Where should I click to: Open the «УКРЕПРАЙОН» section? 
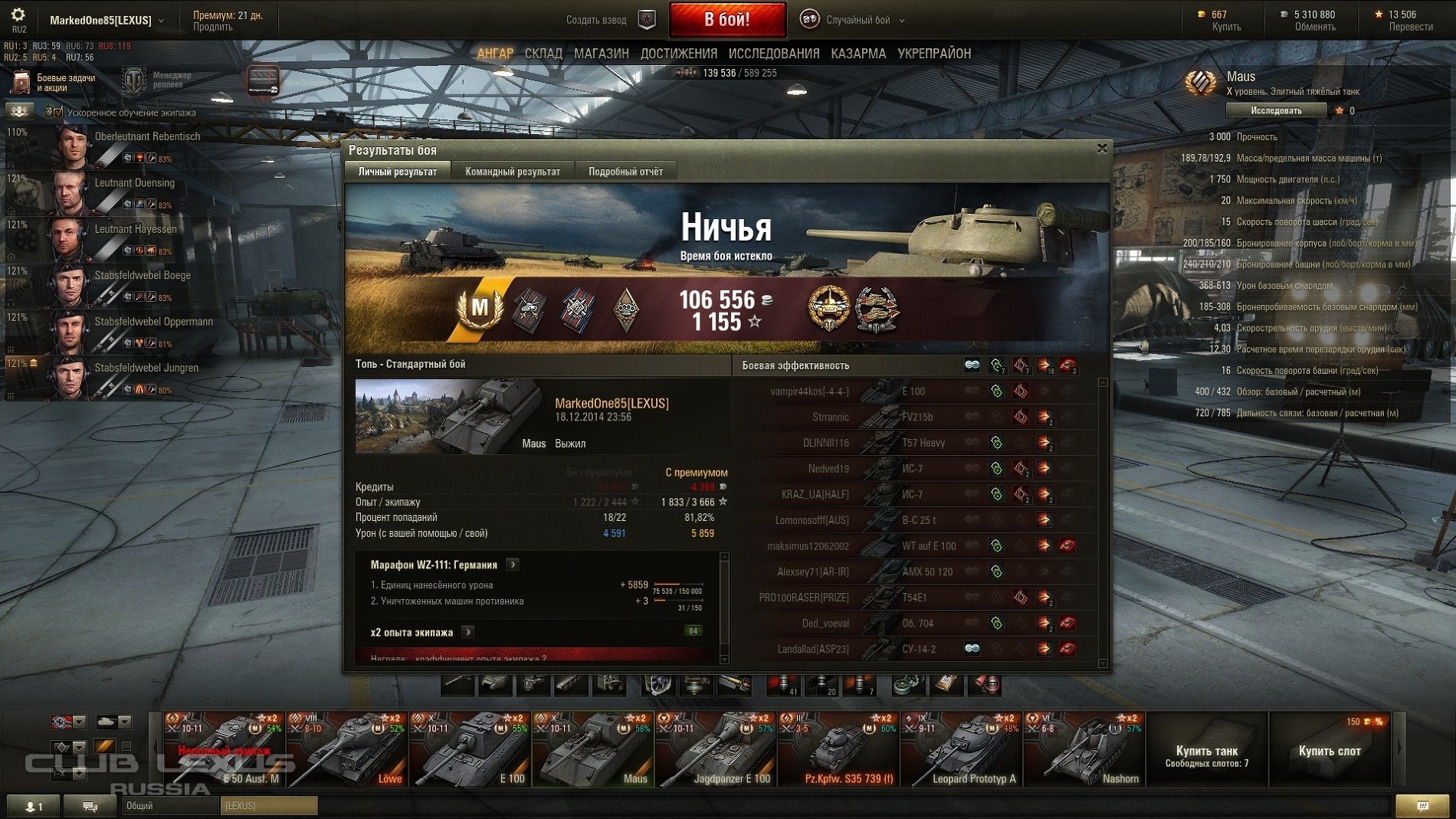(x=933, y=54)
